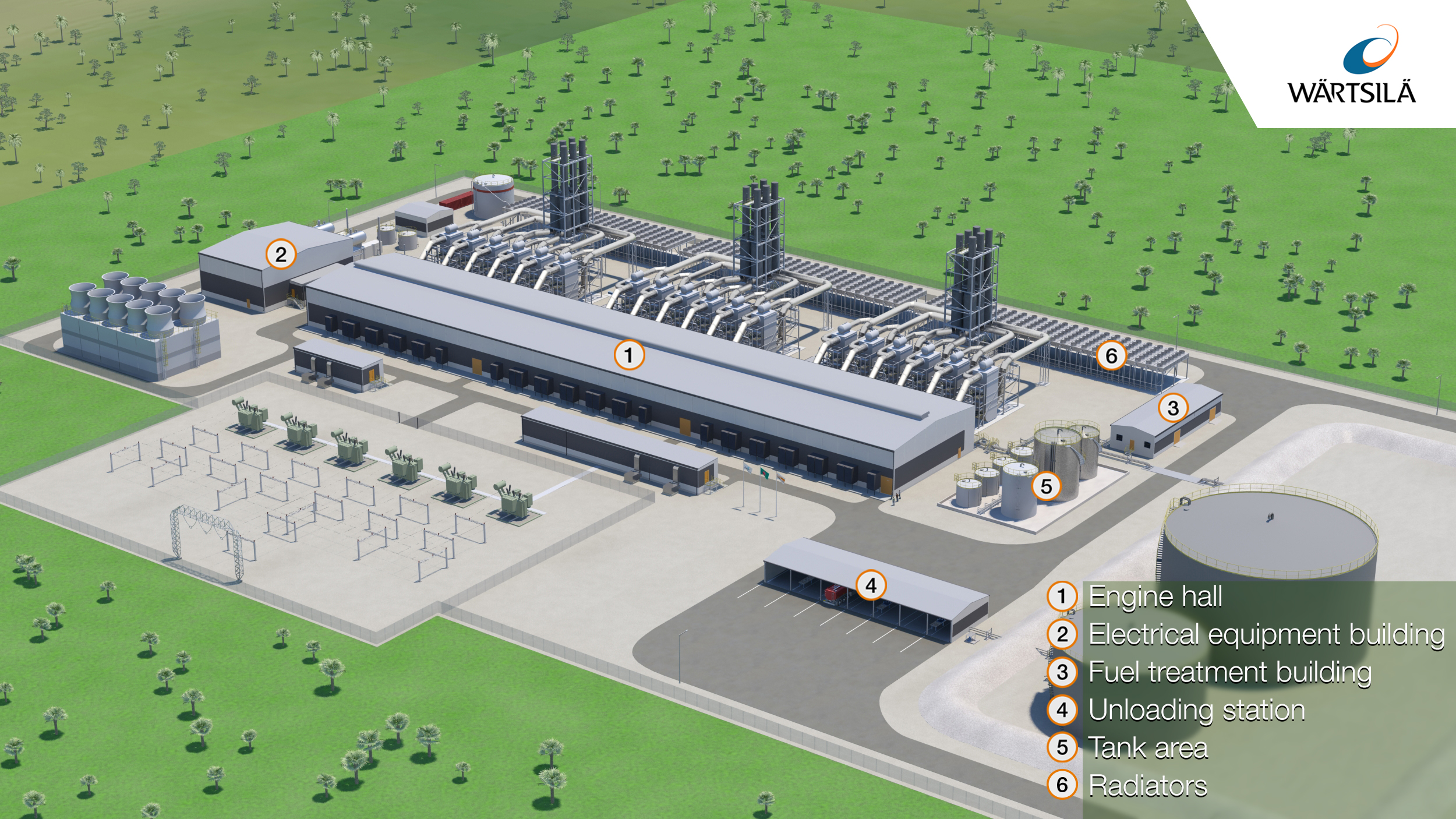Select the Tank area legend entry

tap(1148, 748)
